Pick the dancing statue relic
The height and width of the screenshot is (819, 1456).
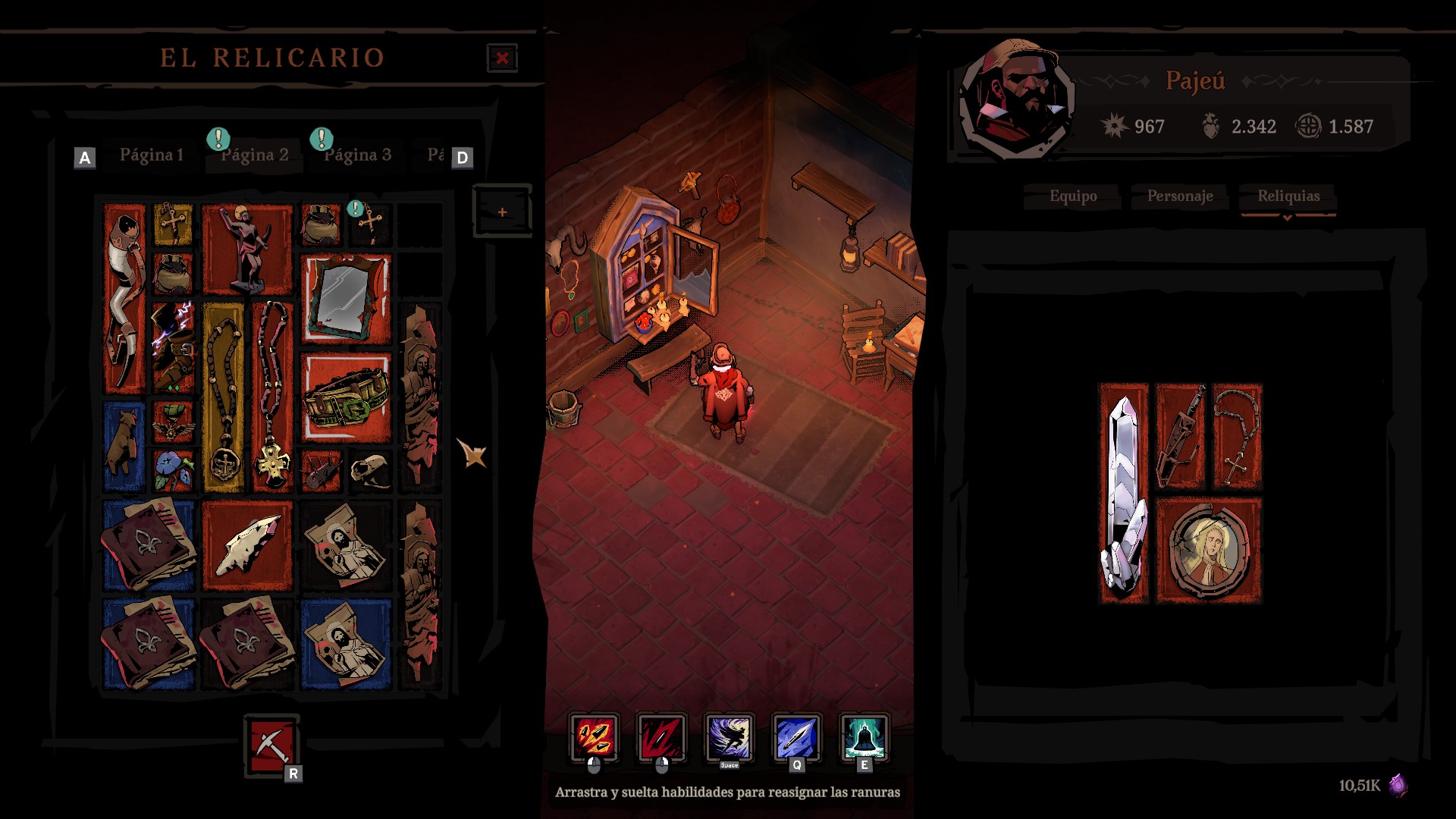pyautogui.click(x=247, y=249)
